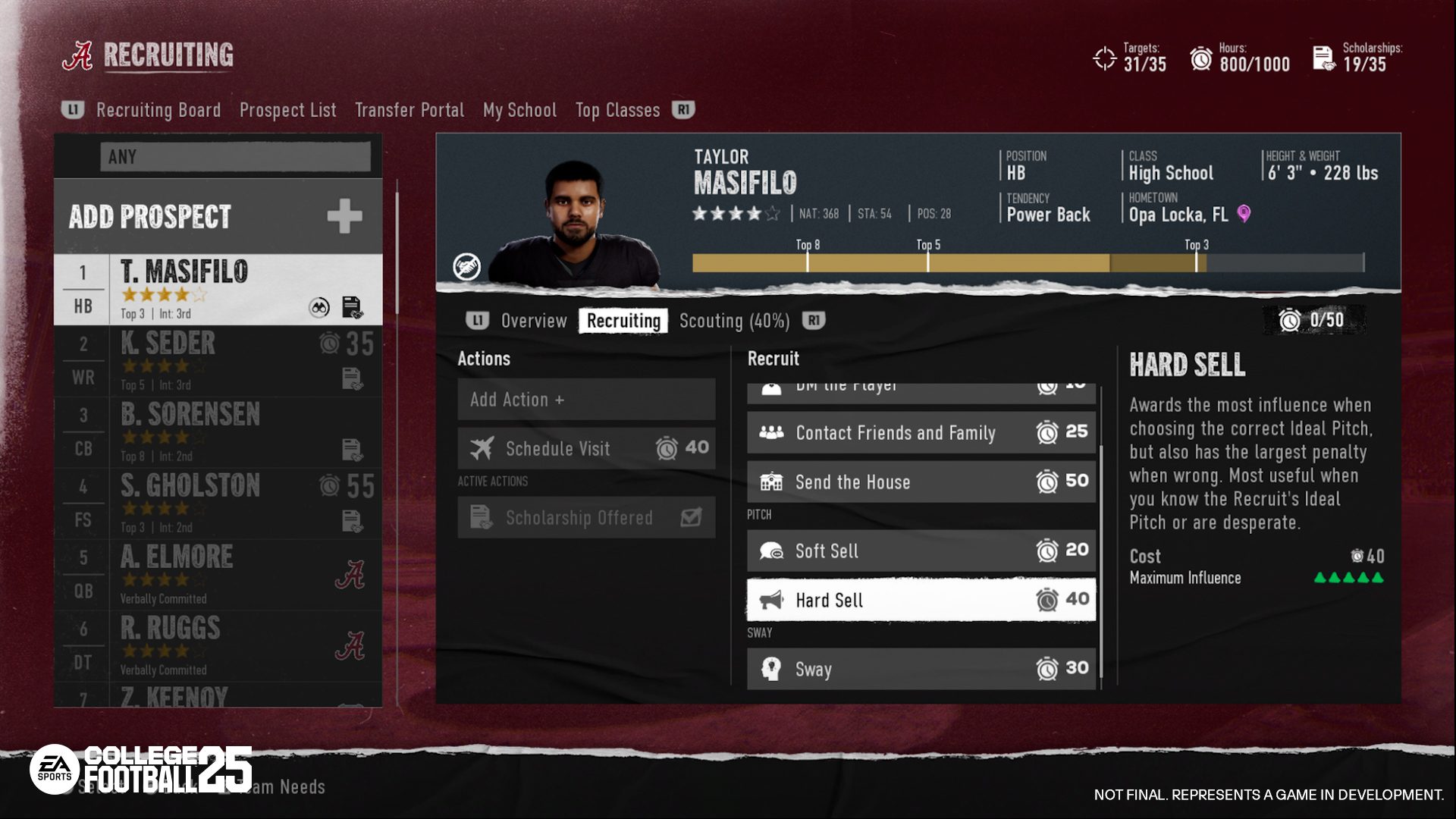Open the Scouting (40%) sub-tab
Viewport: 1456px width, 819px height.
click(734, 321)
